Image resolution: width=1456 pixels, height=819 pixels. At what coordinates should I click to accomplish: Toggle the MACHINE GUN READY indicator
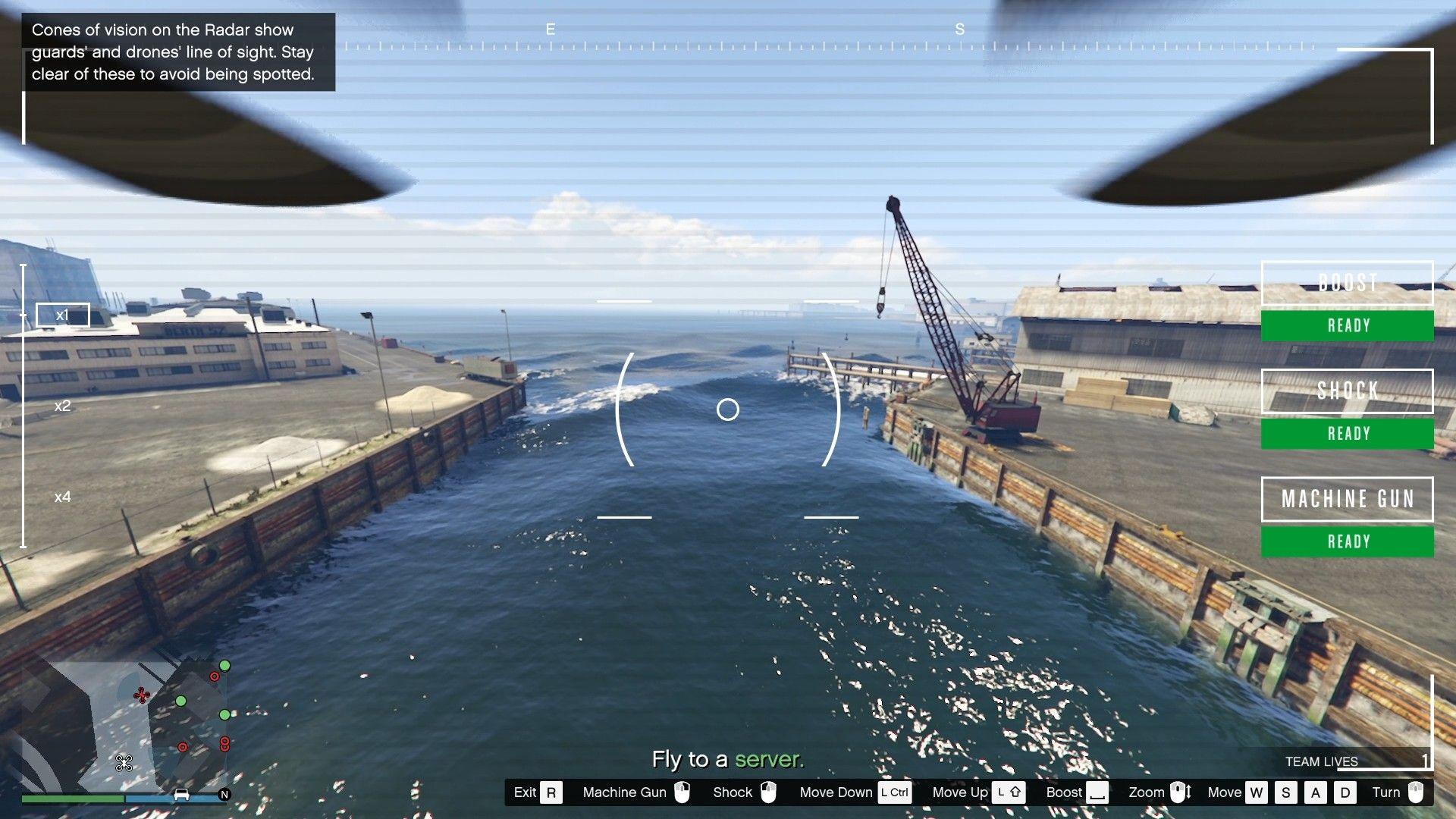coord(1347,541)
